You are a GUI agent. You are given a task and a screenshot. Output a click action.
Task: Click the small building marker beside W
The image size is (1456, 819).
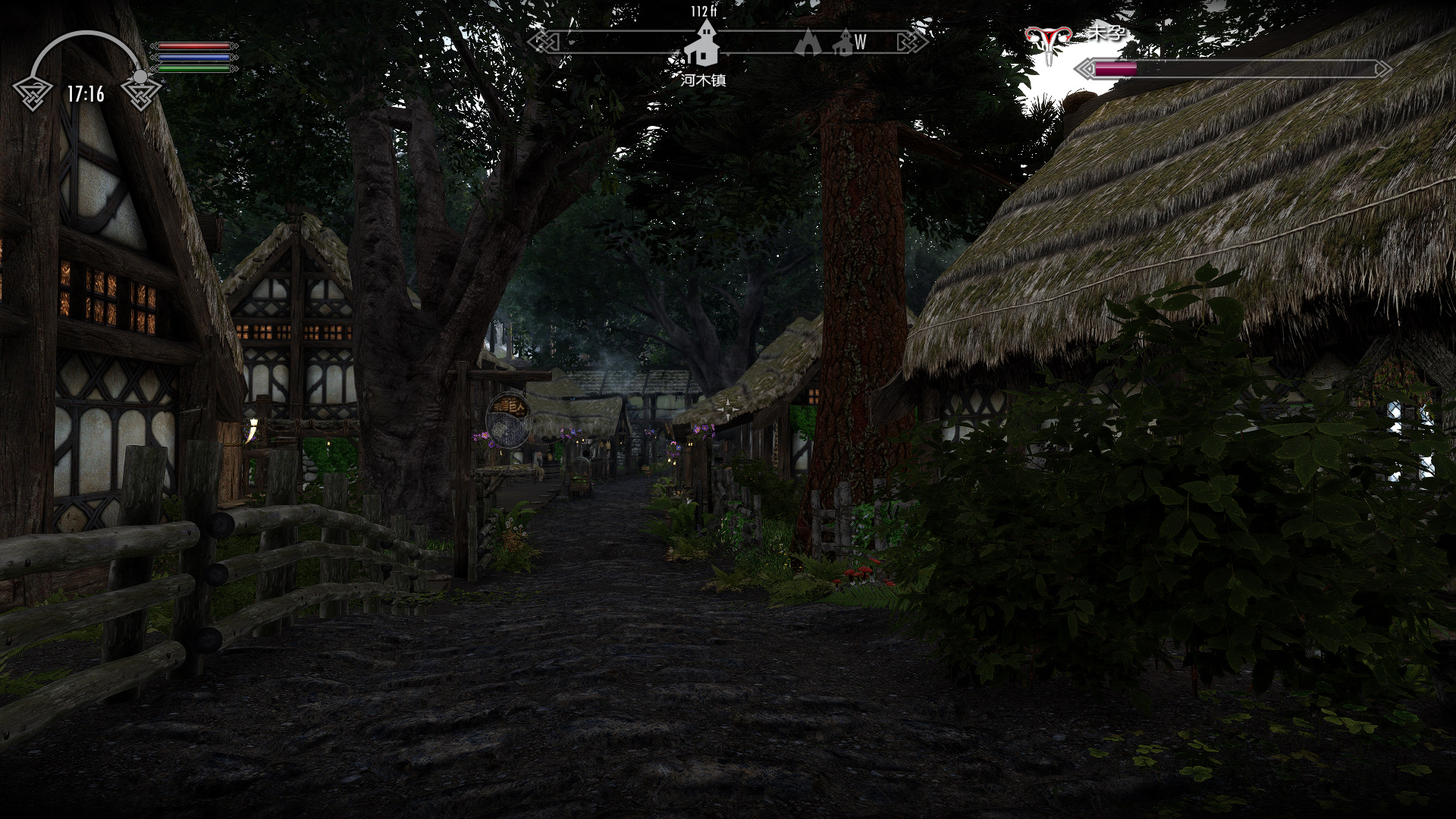pyautogui.click(x=843, y=43)
